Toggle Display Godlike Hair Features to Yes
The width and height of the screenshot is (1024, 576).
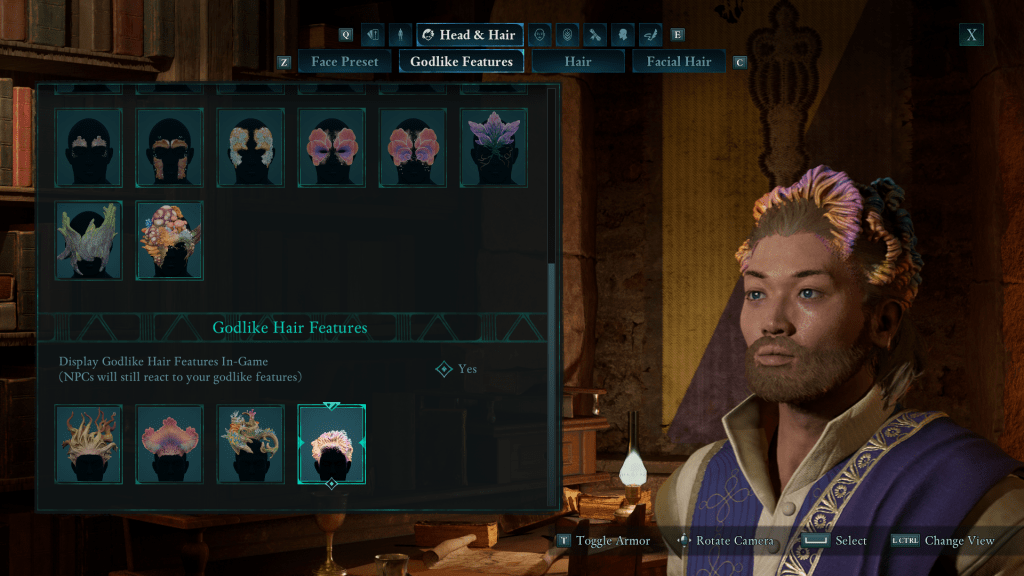(456, 369)
